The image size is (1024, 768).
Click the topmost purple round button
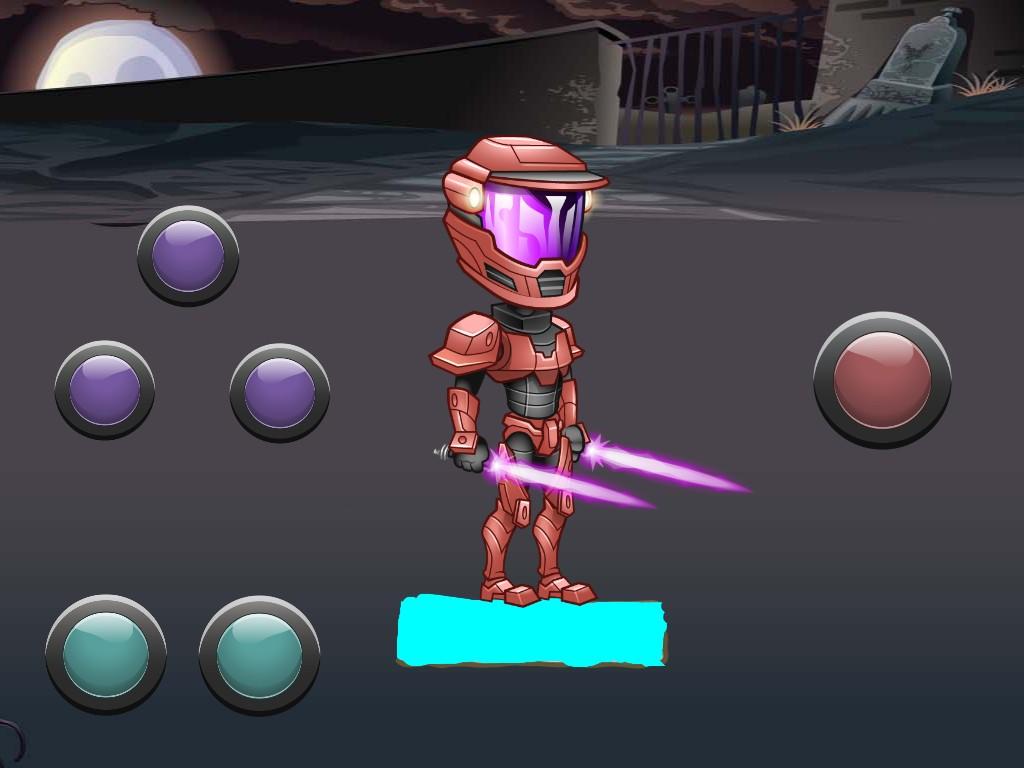[x=188, y=256]
